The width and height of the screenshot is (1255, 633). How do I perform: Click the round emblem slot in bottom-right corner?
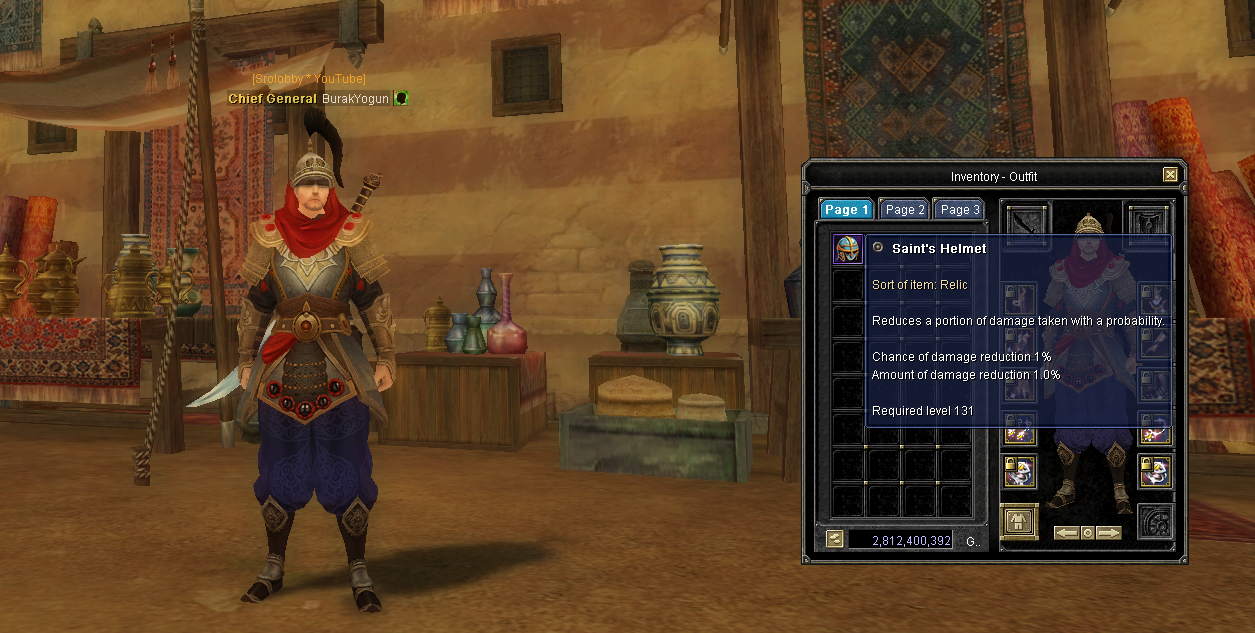point(1155,522)
